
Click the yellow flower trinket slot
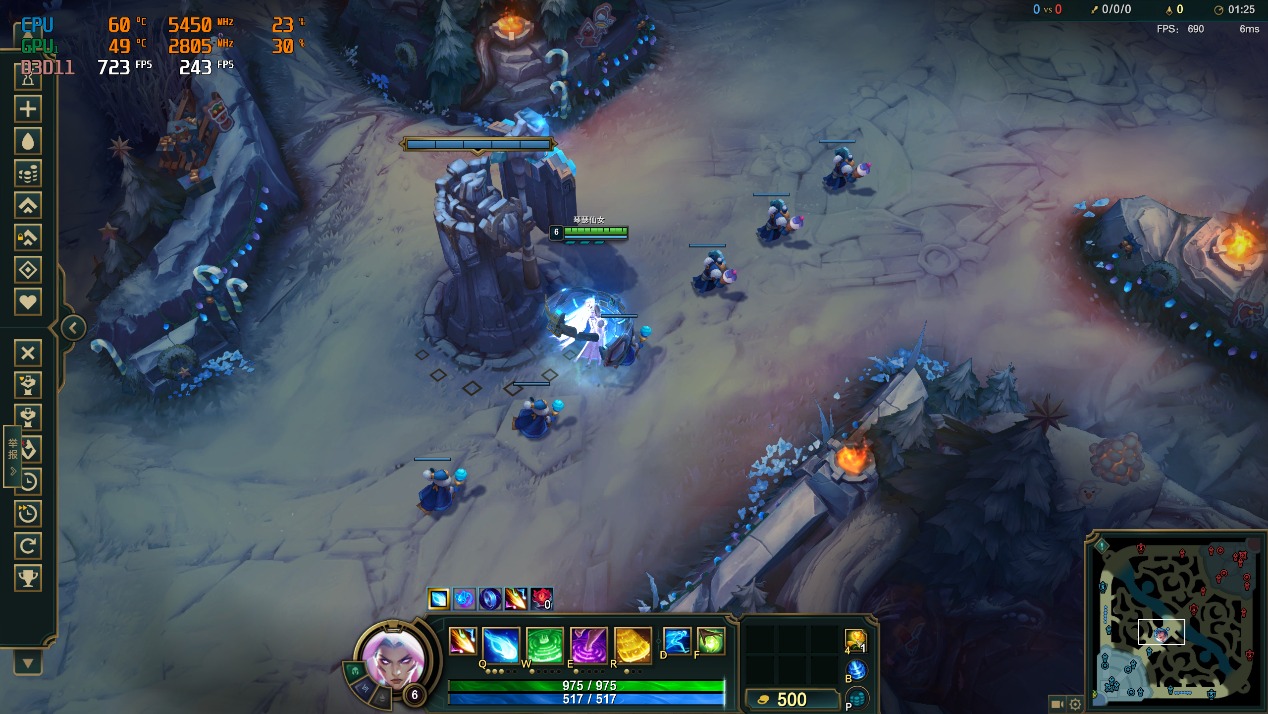pos(855,640)
